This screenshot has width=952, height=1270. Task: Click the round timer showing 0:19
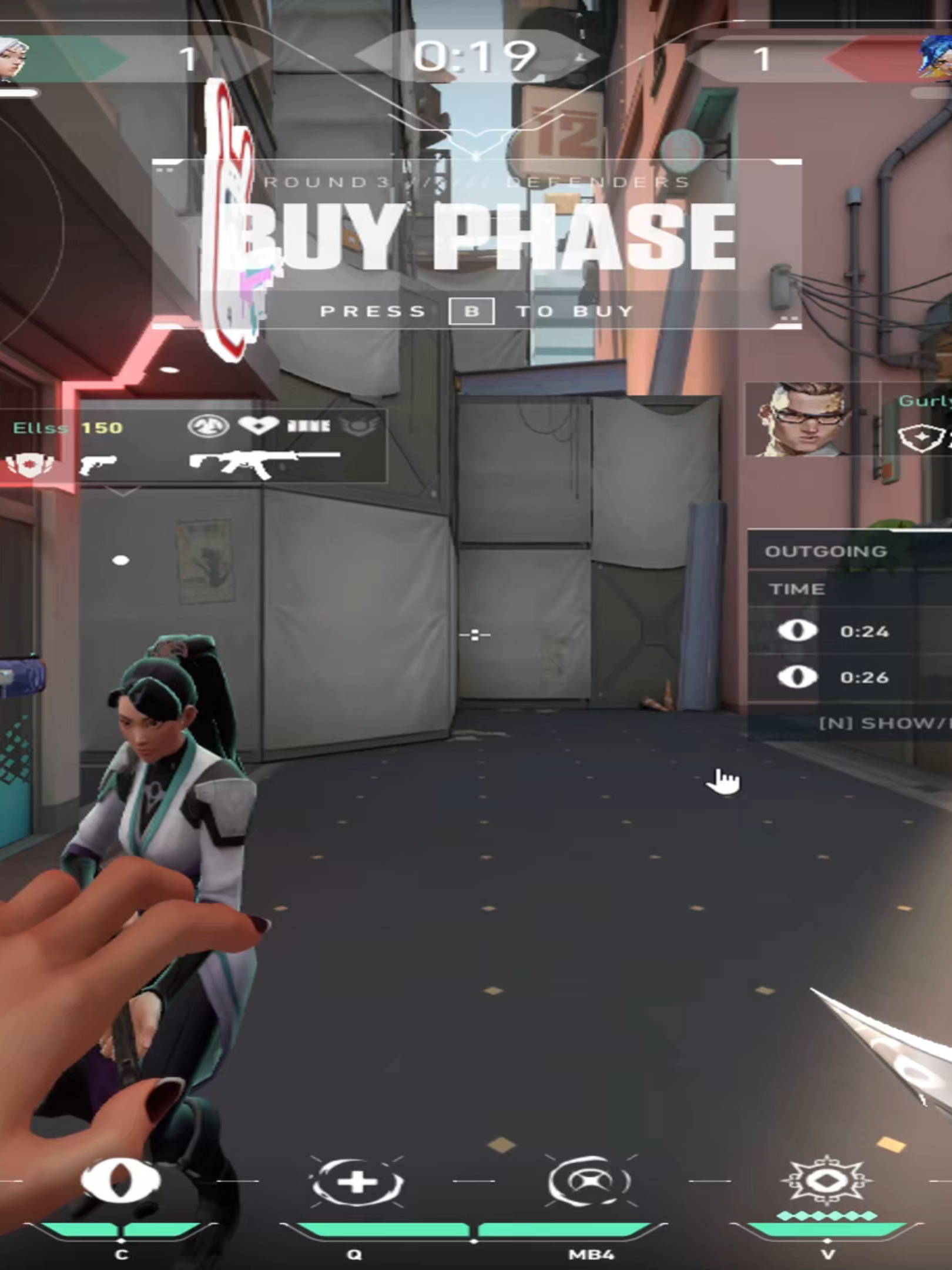point(476,56)
